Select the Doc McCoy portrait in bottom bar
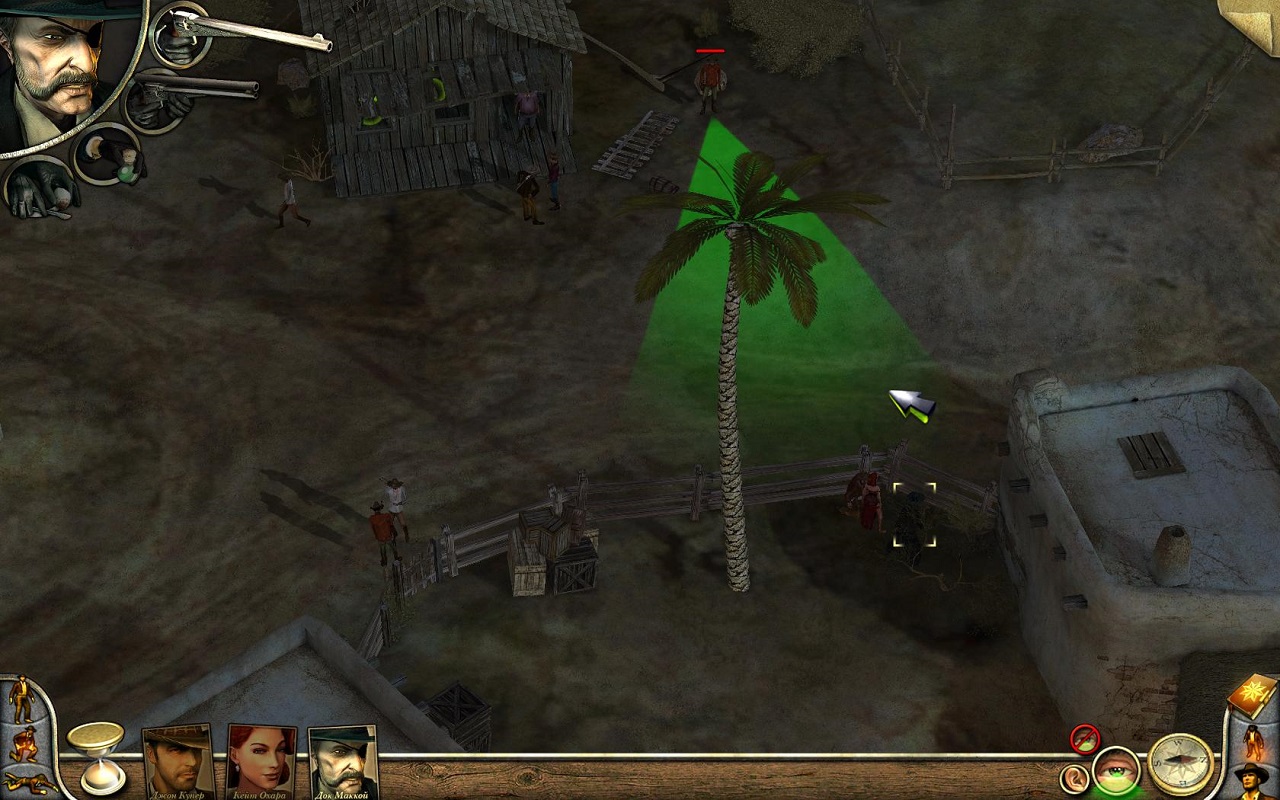The width and height of the screenshot is (1280, 800). pyautogui.click(x=342, y=763)
